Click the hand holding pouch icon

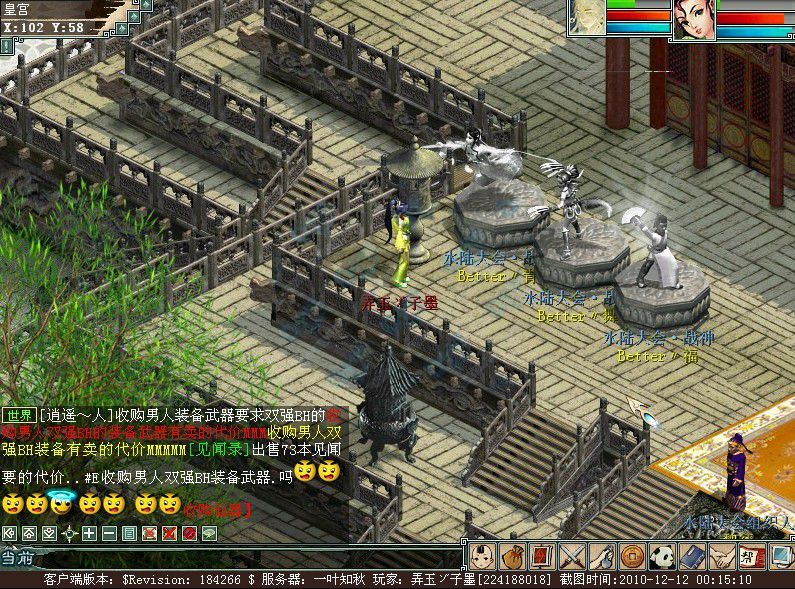(601, 556)
